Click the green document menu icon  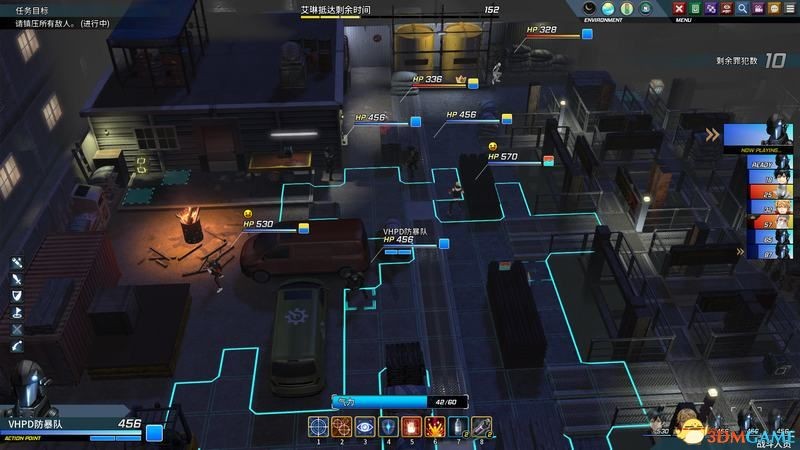696,9
